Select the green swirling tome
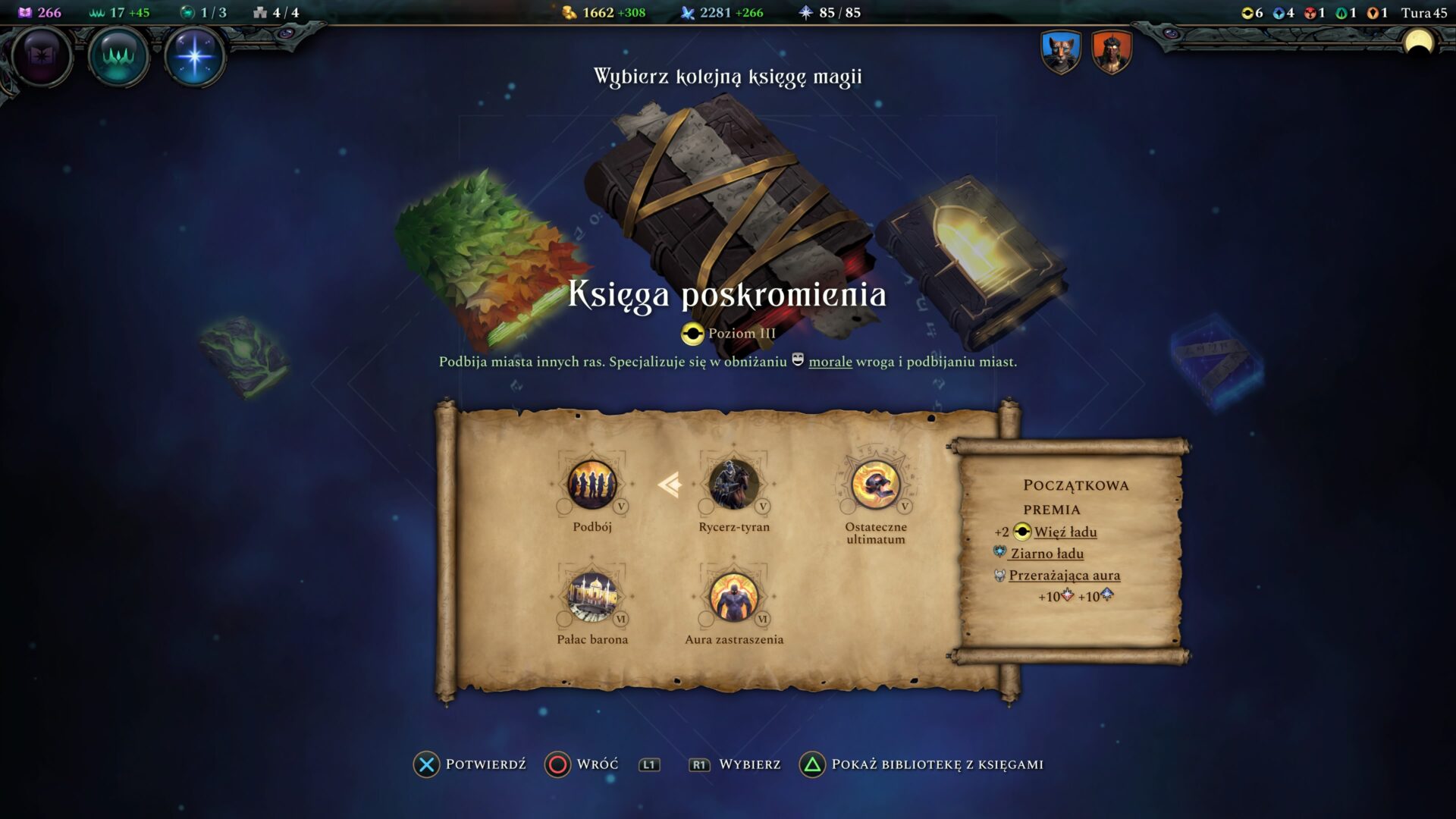Image resolution: width=1456 pixels, height=819 pixels. [244, 356]
